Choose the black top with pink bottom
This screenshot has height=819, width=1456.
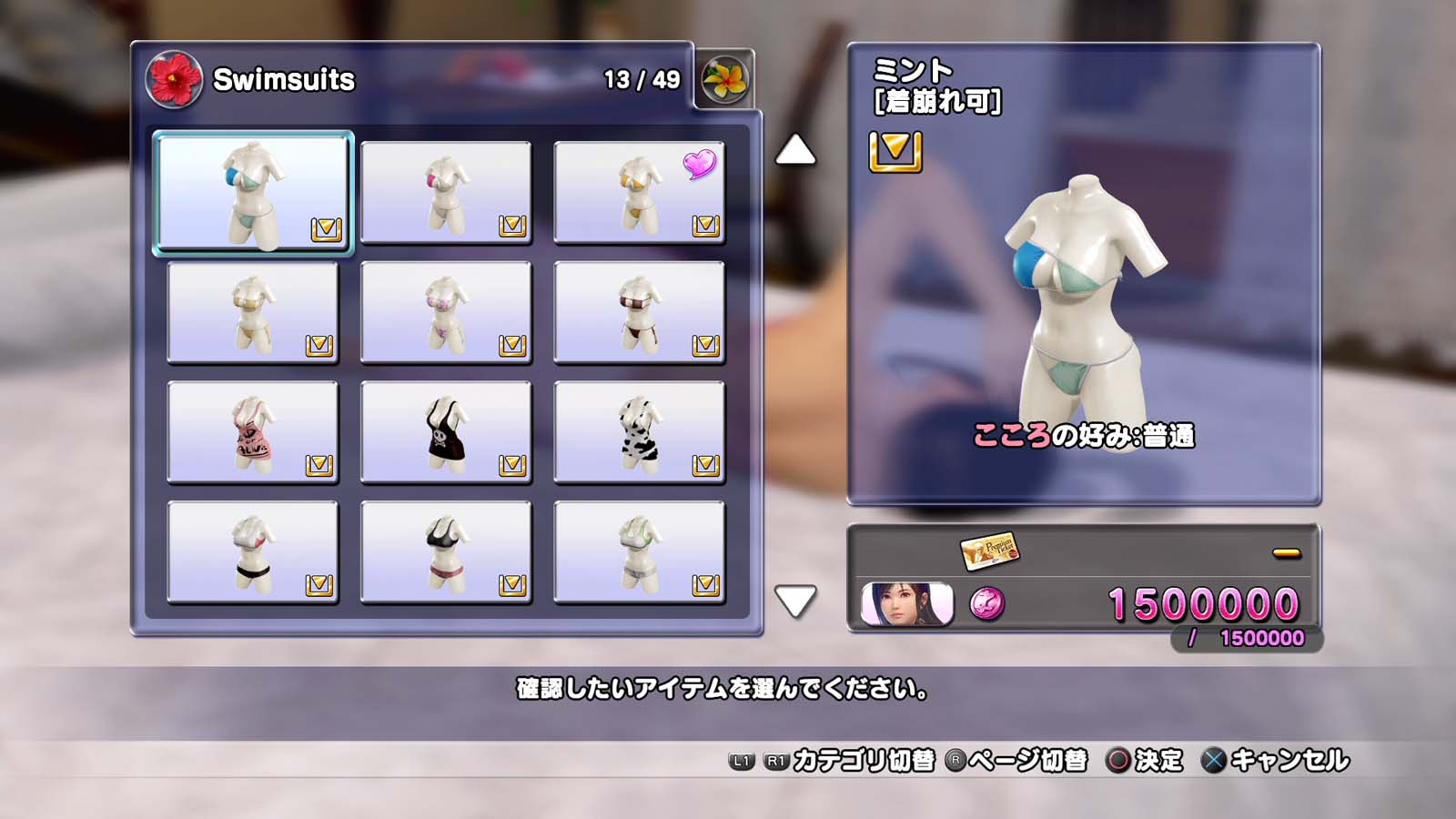click(446, 552)
